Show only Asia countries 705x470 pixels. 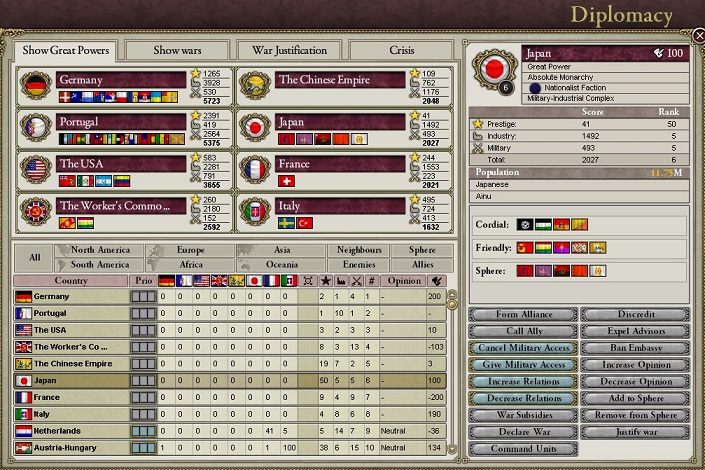[282, 250]
